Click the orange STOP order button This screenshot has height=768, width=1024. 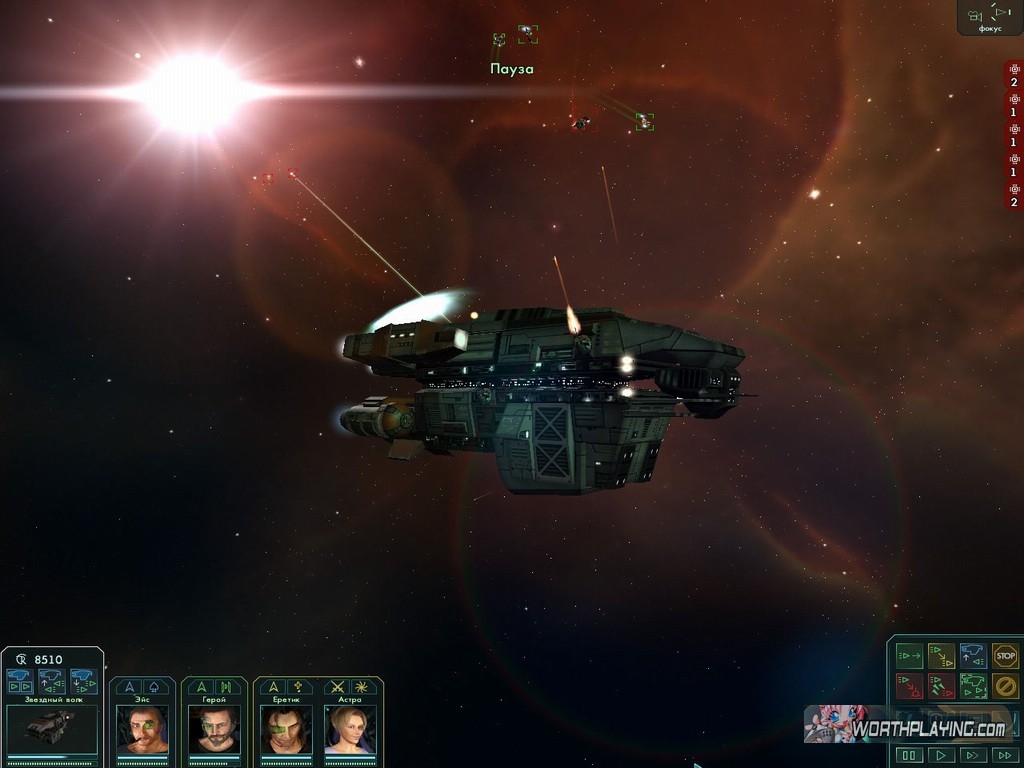tap(1005, 656)
